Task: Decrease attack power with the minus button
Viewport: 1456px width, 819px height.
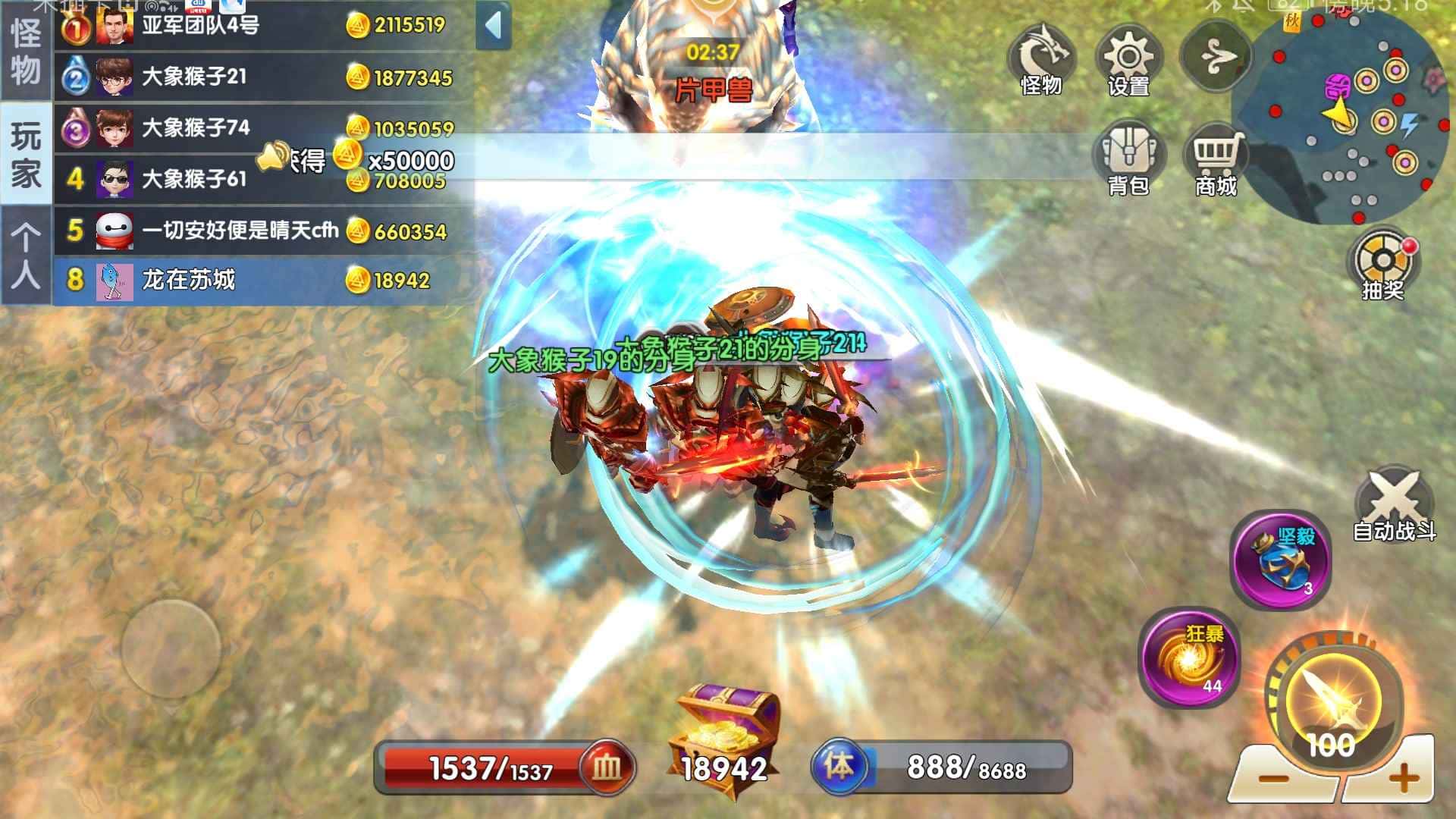Action: [x=1273, y=777]
